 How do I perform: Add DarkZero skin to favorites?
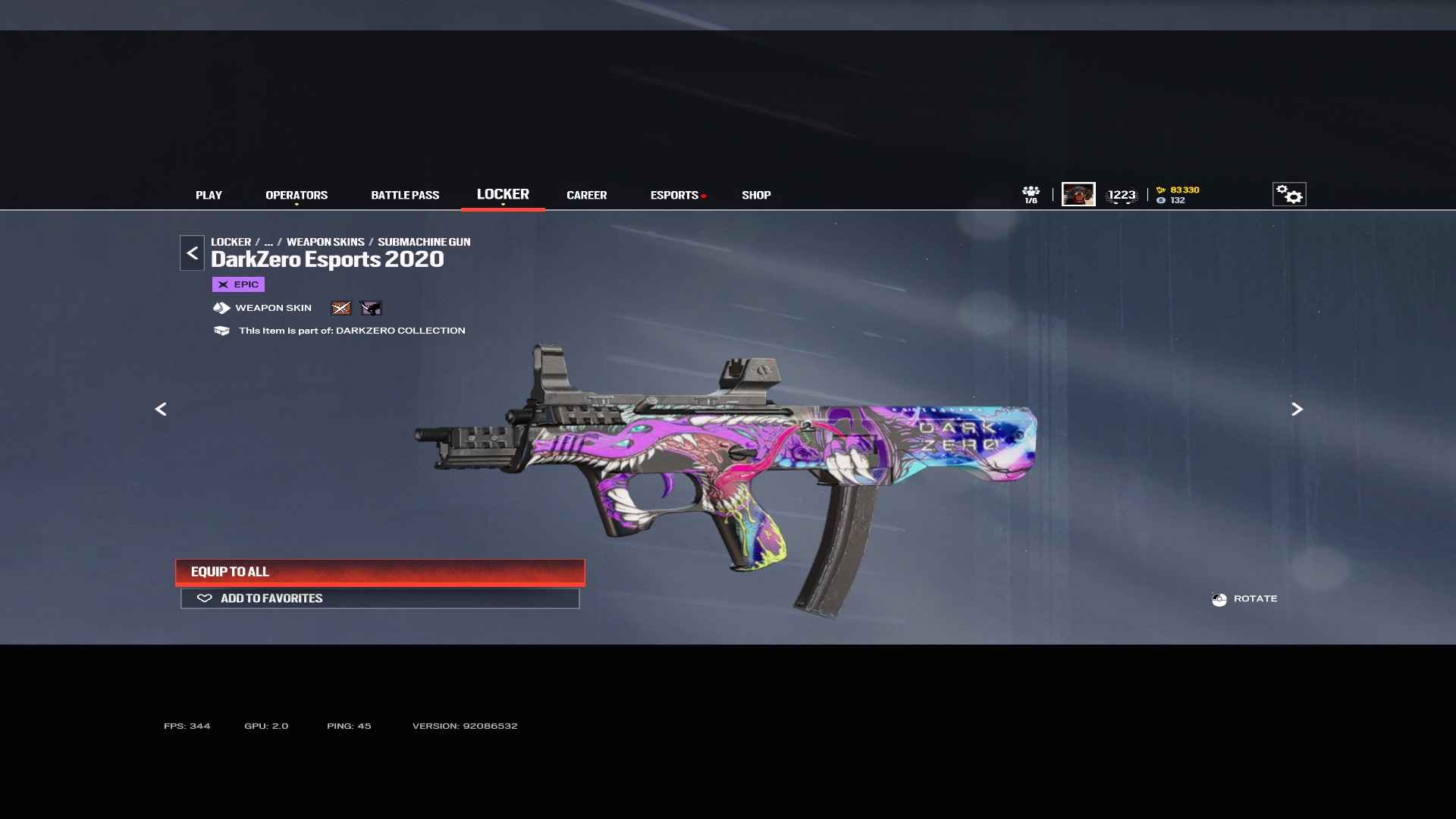pos(380,598)
